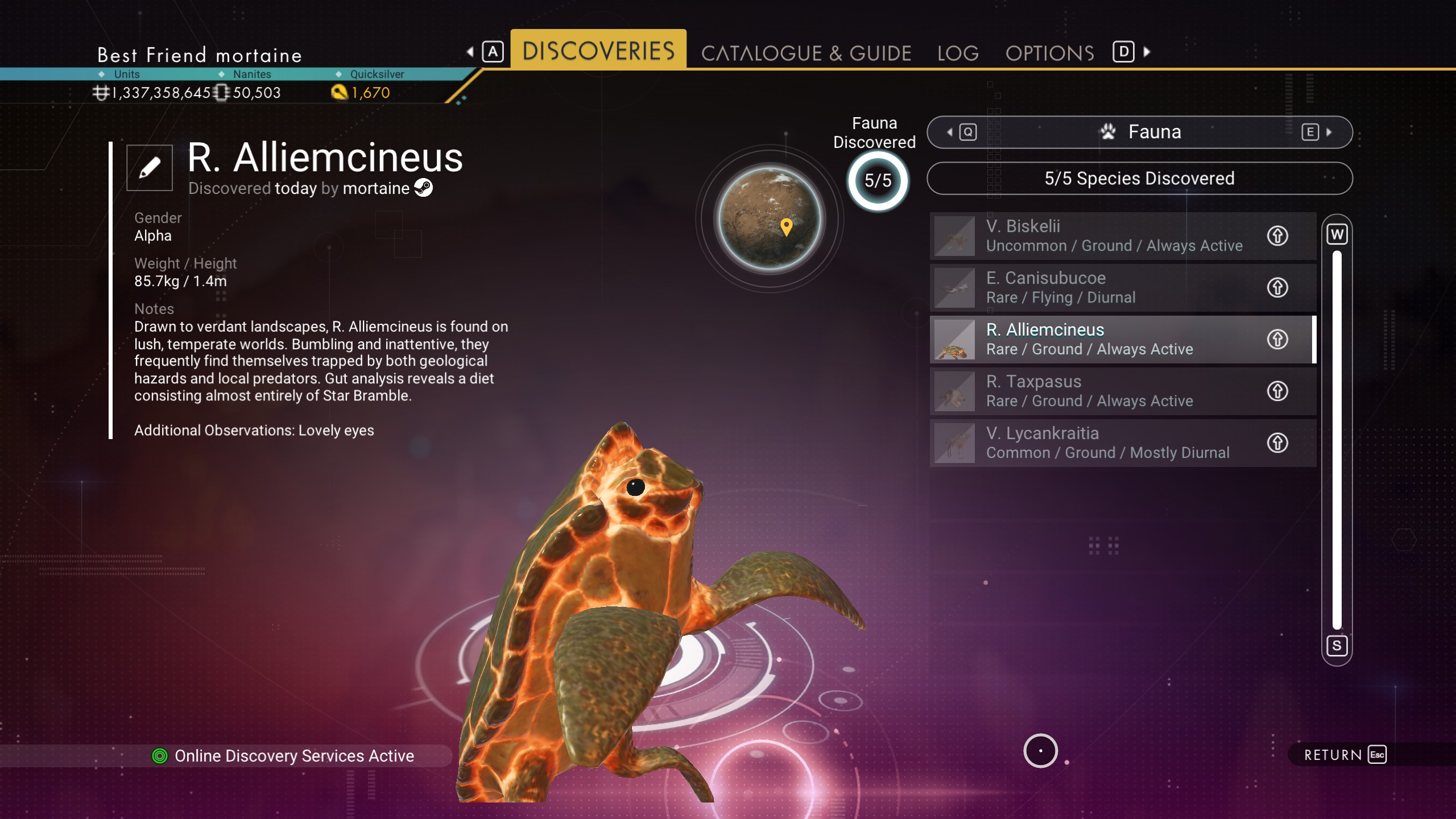This screenshot has height=819, width=1456.
Task: Upload the R. Taxpasus discovery
Action: [x=1277, y=391]
